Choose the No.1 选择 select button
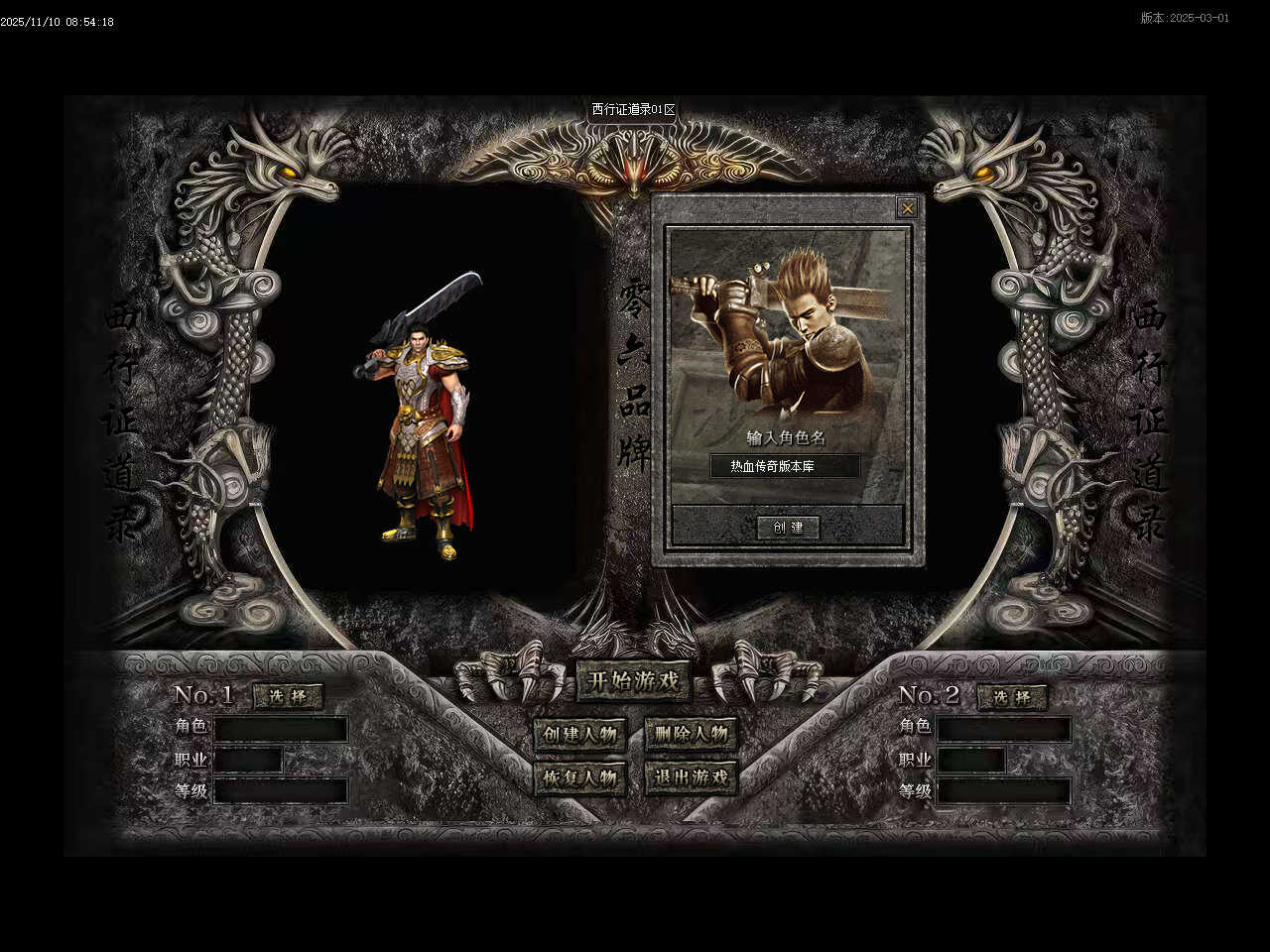This screenshot has width=1270, height=952. click(289, 697)
